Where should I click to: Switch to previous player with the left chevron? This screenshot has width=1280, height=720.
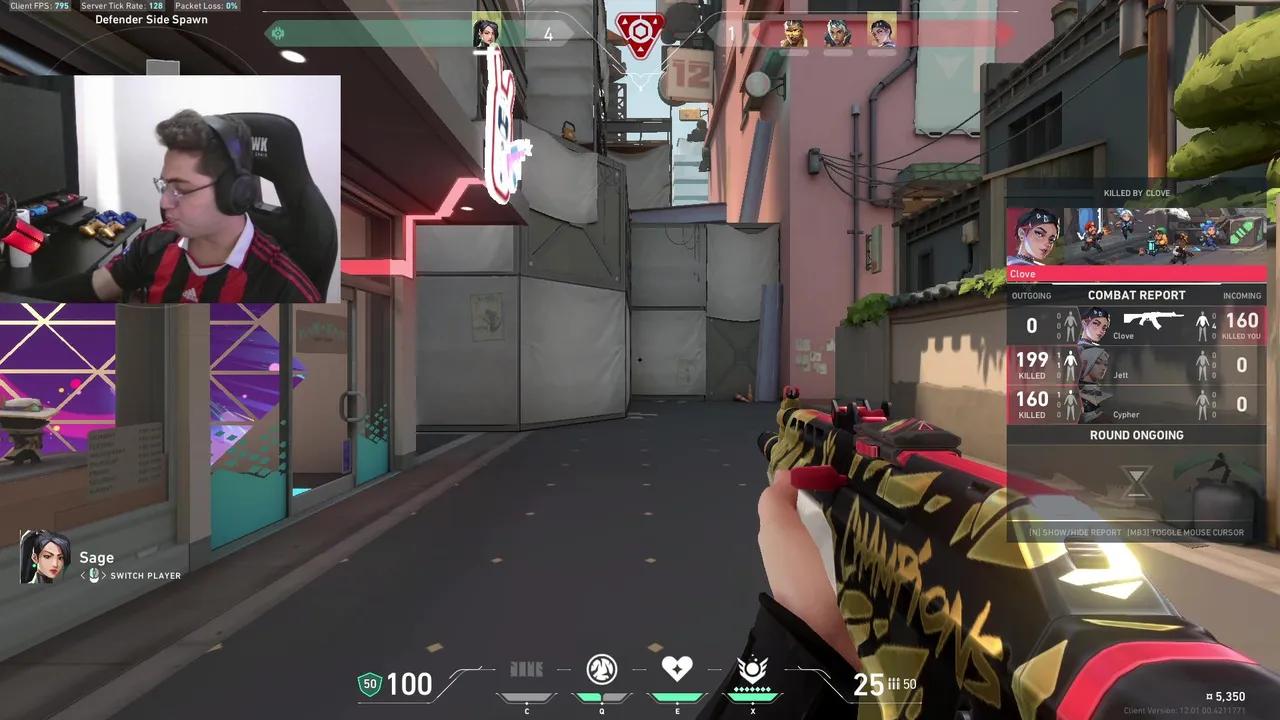point(81,576)
